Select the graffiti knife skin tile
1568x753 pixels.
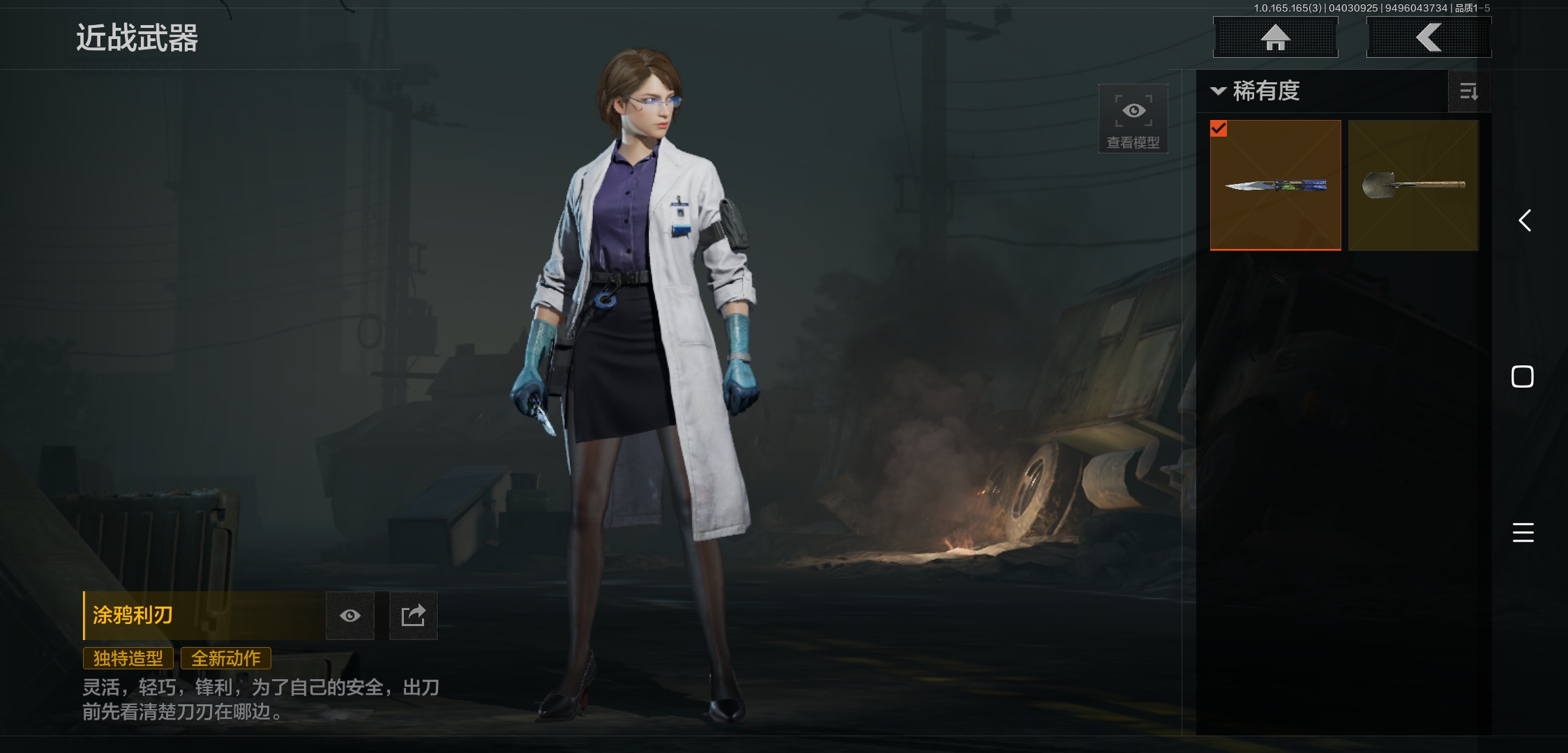1275,185
